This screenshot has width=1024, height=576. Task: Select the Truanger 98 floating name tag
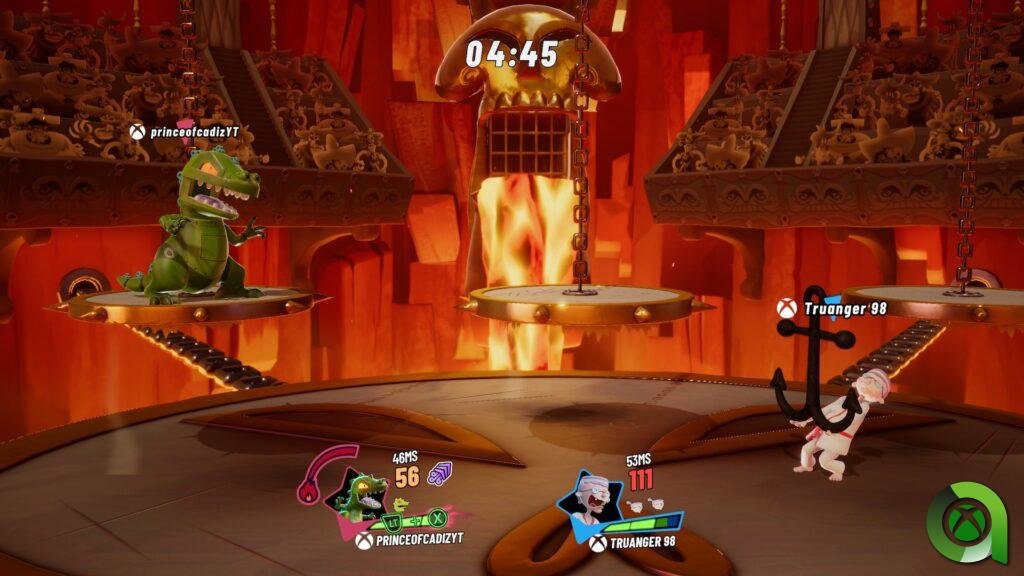pyautogui.click(x=833, y=309)
